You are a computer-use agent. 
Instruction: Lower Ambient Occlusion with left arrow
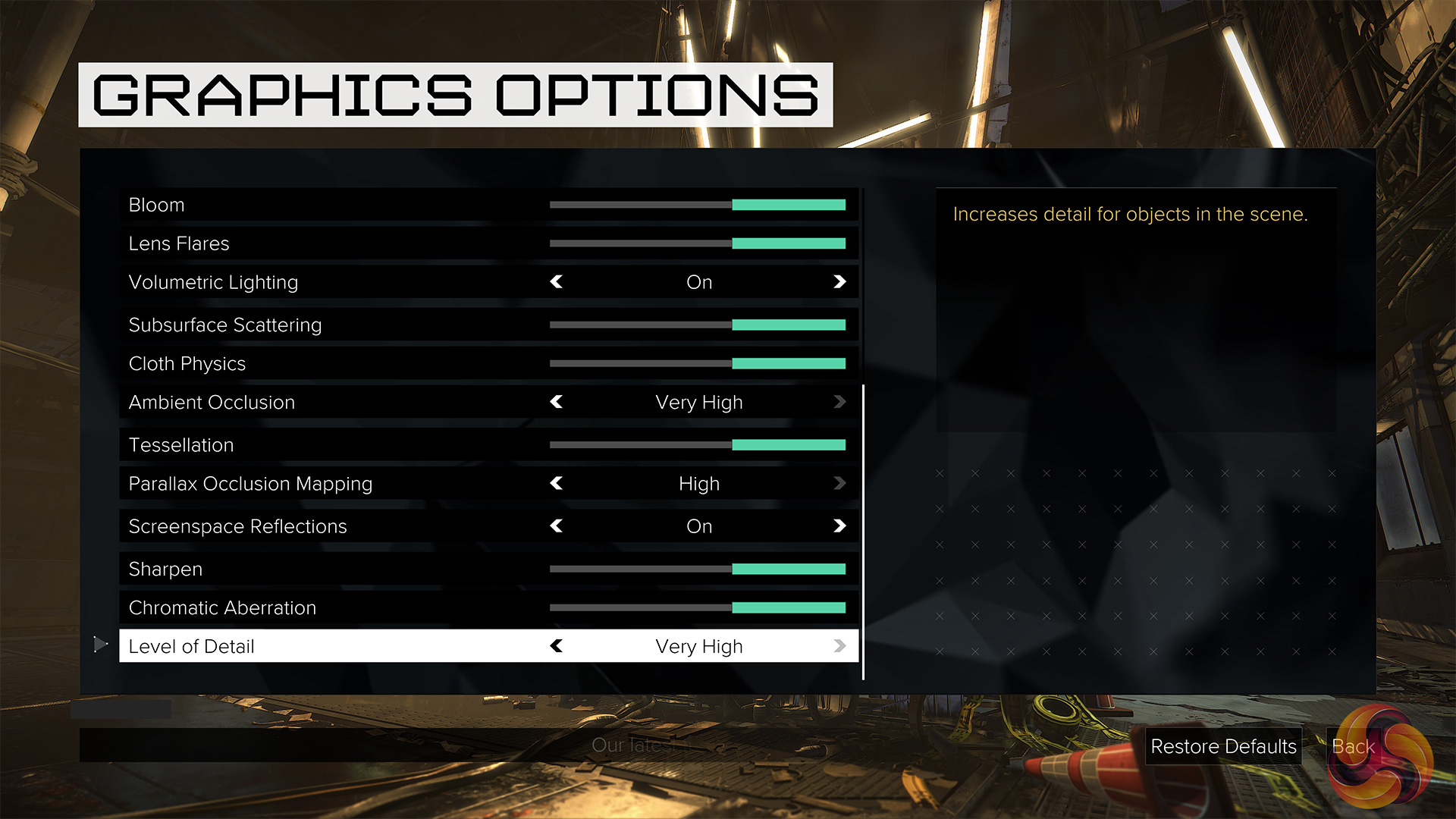coord(557,402)
